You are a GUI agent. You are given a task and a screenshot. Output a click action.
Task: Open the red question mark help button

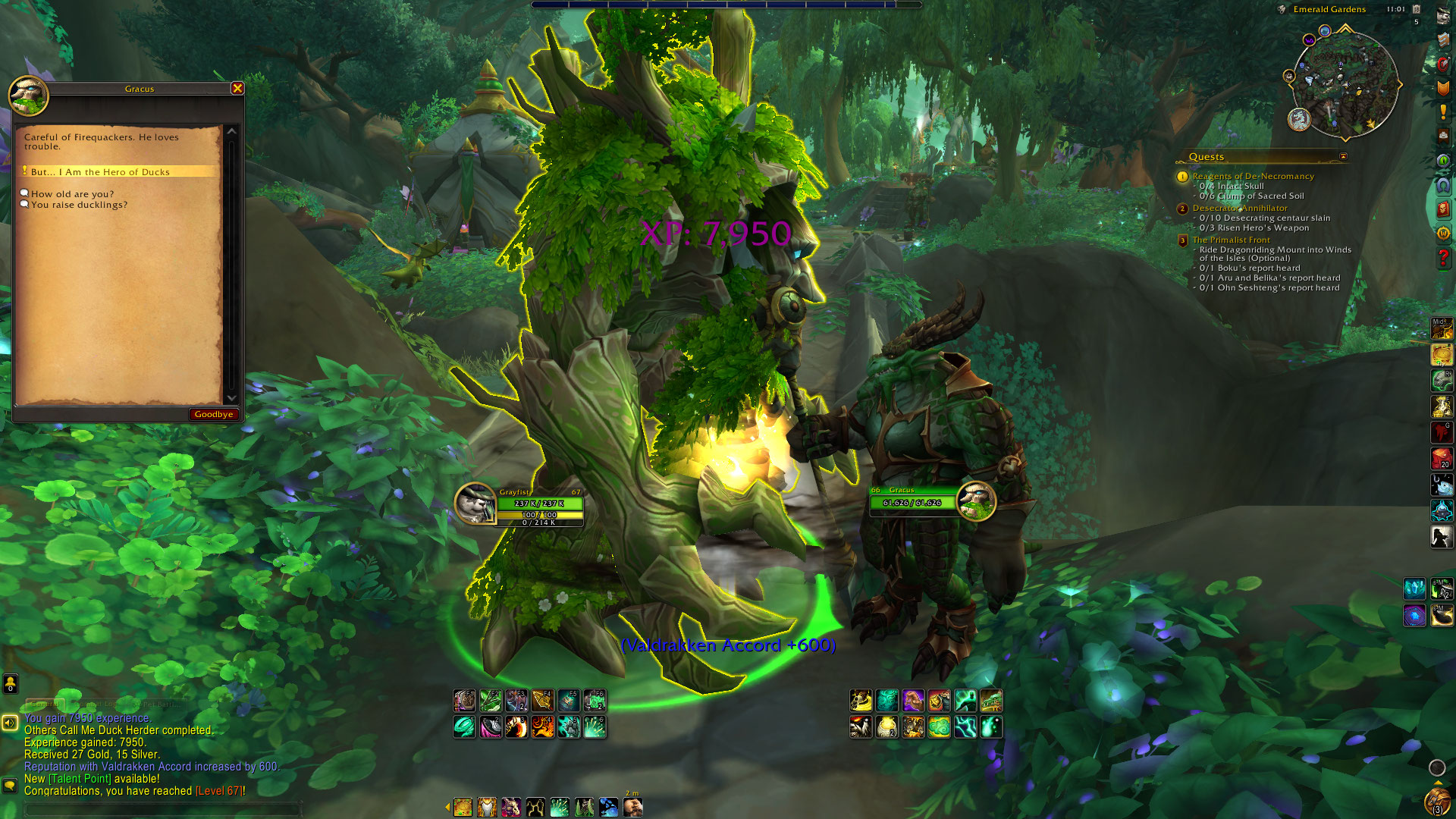pyautogui.click(x=1443, y=258)
